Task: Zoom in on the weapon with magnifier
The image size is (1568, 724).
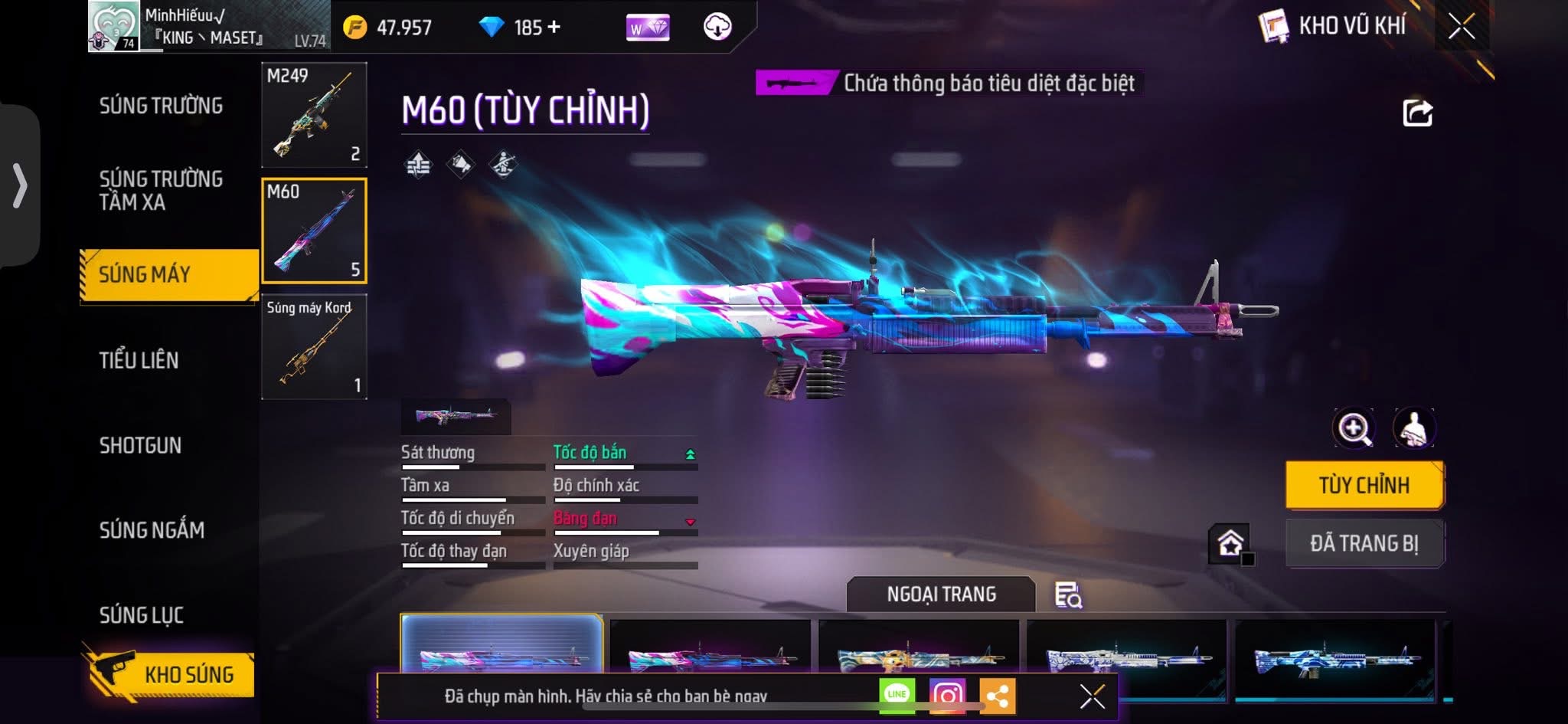Action: pos(1354,428)
